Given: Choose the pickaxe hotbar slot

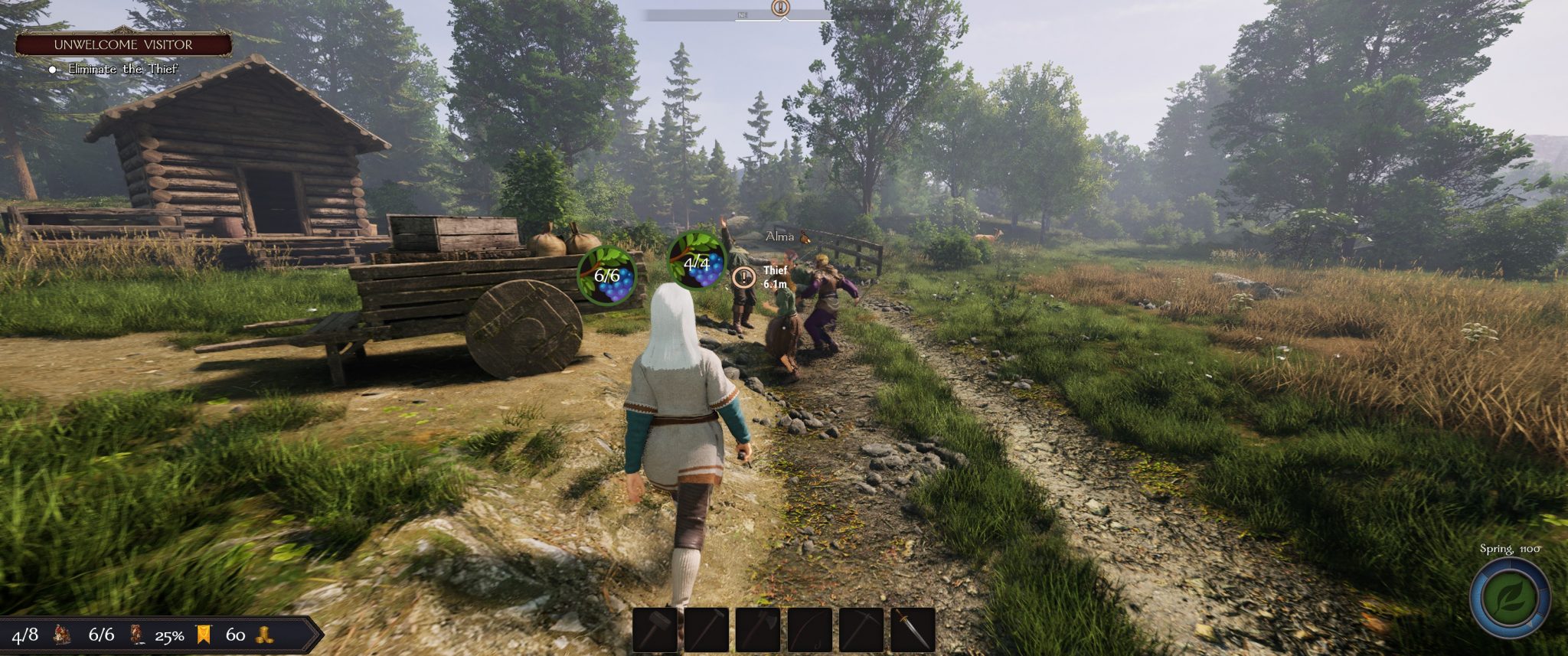Looking at the screenshot, I should (861, 629).
